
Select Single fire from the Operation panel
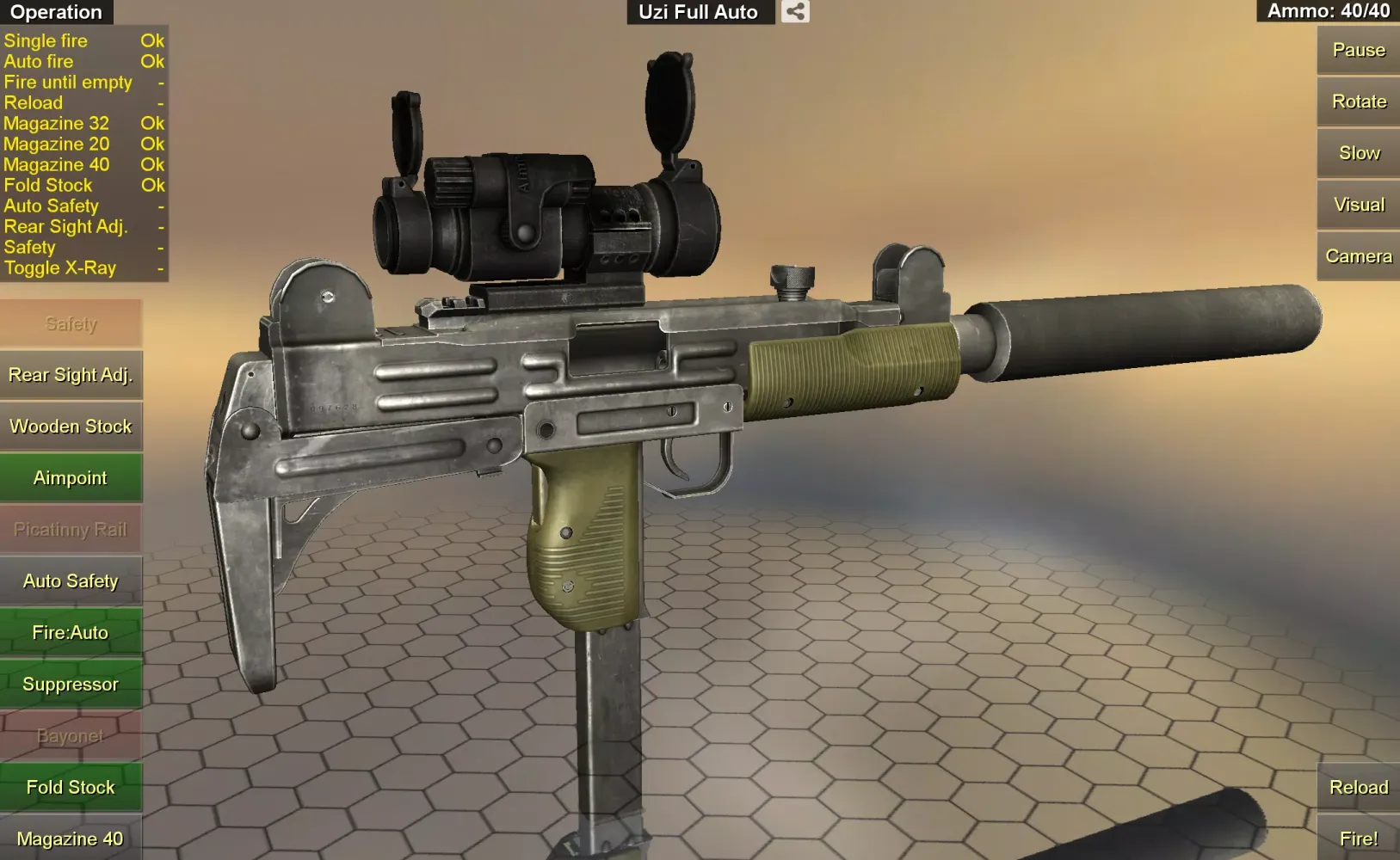click(46, 40)
